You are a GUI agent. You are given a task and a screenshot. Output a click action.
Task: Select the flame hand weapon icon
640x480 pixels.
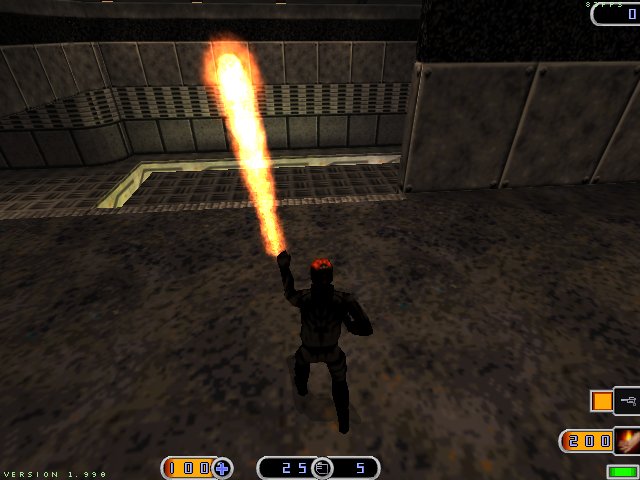[627, 440]
